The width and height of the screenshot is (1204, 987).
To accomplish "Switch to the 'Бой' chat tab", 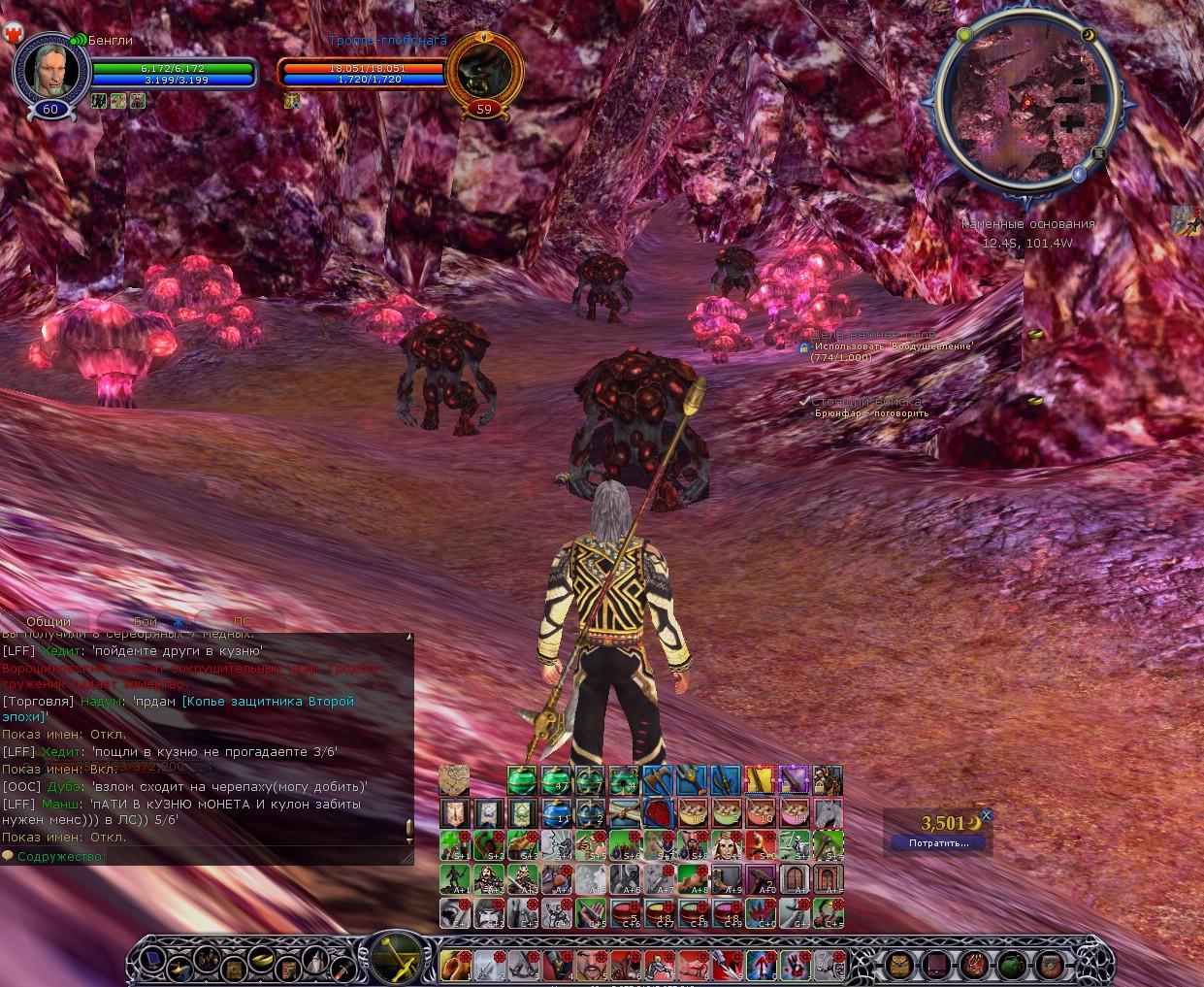I will tap(146, 621).
